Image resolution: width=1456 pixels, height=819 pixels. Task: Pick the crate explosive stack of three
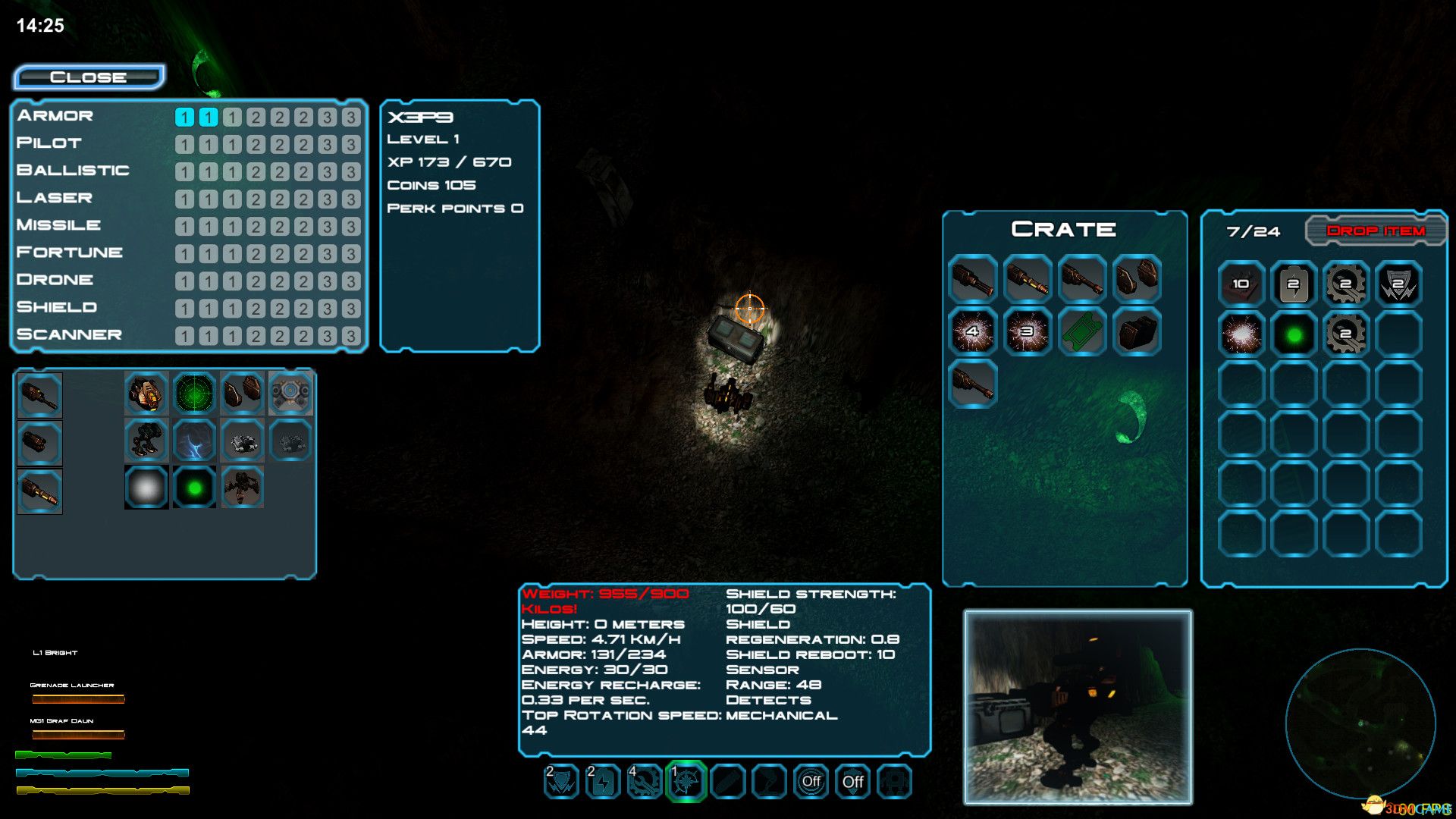(x=1028, y=331)
